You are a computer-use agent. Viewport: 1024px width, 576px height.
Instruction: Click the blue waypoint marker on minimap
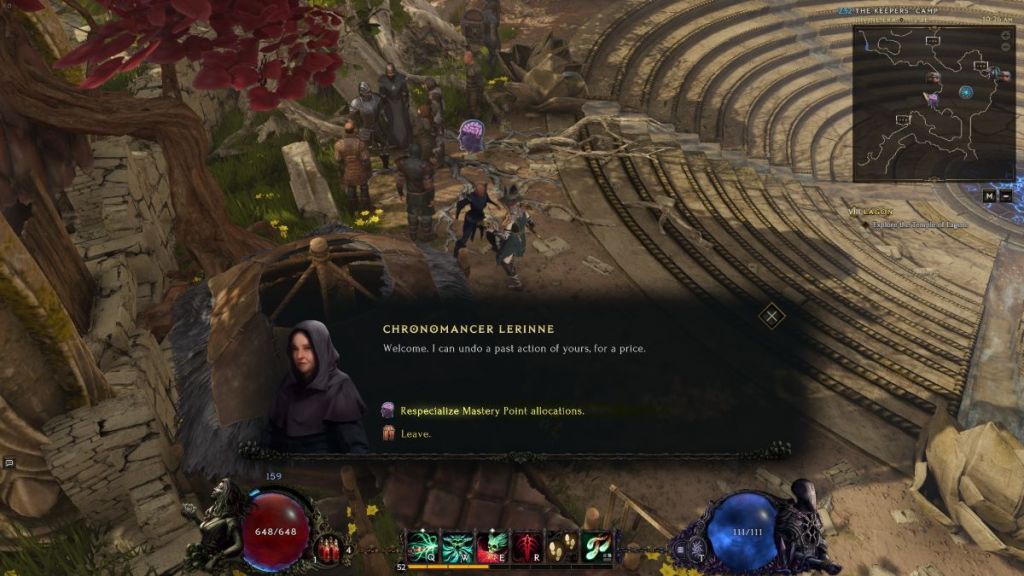(x=966, y=92)
